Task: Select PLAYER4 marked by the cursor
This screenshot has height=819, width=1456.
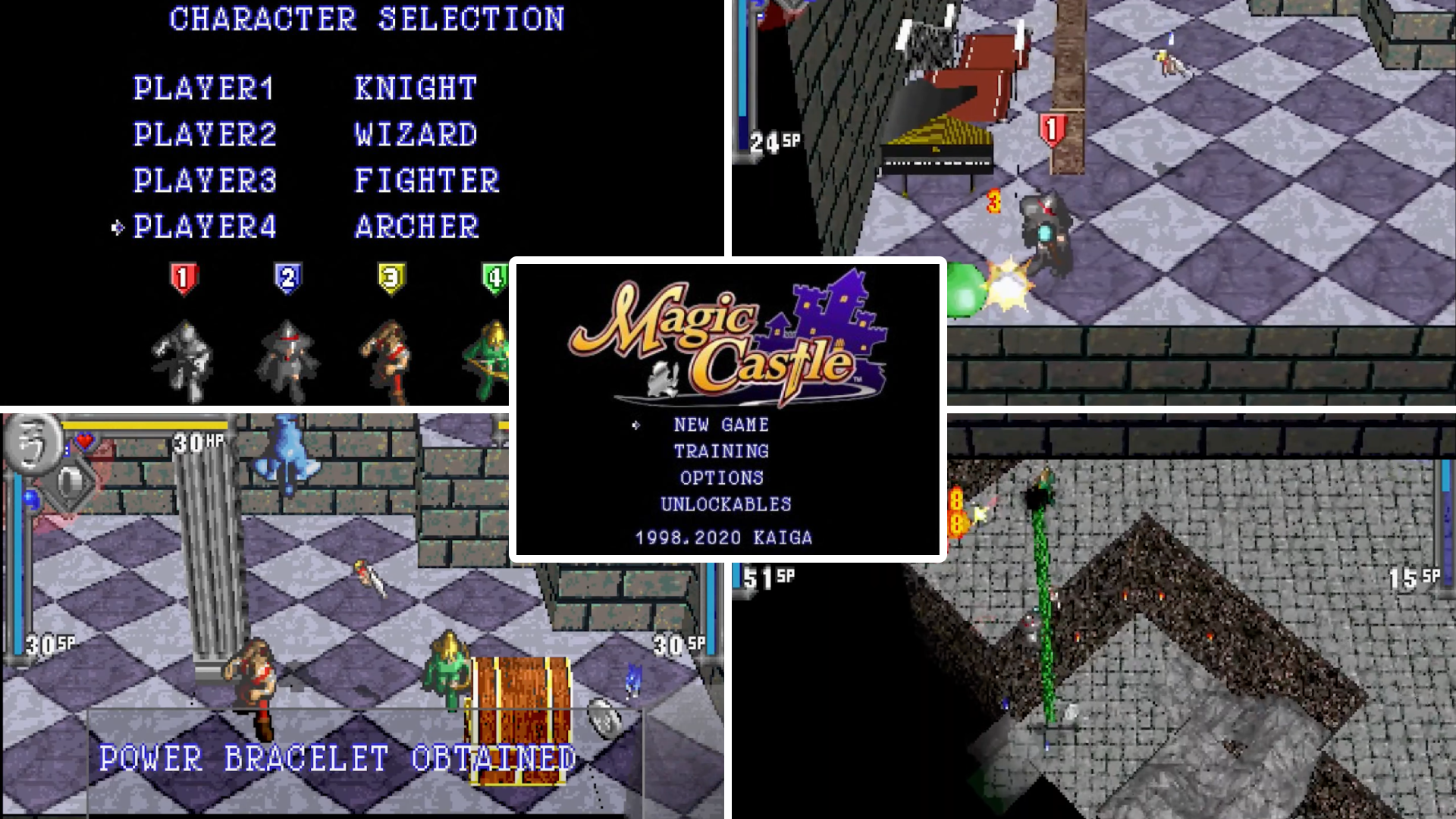Action: click(206, 226)
